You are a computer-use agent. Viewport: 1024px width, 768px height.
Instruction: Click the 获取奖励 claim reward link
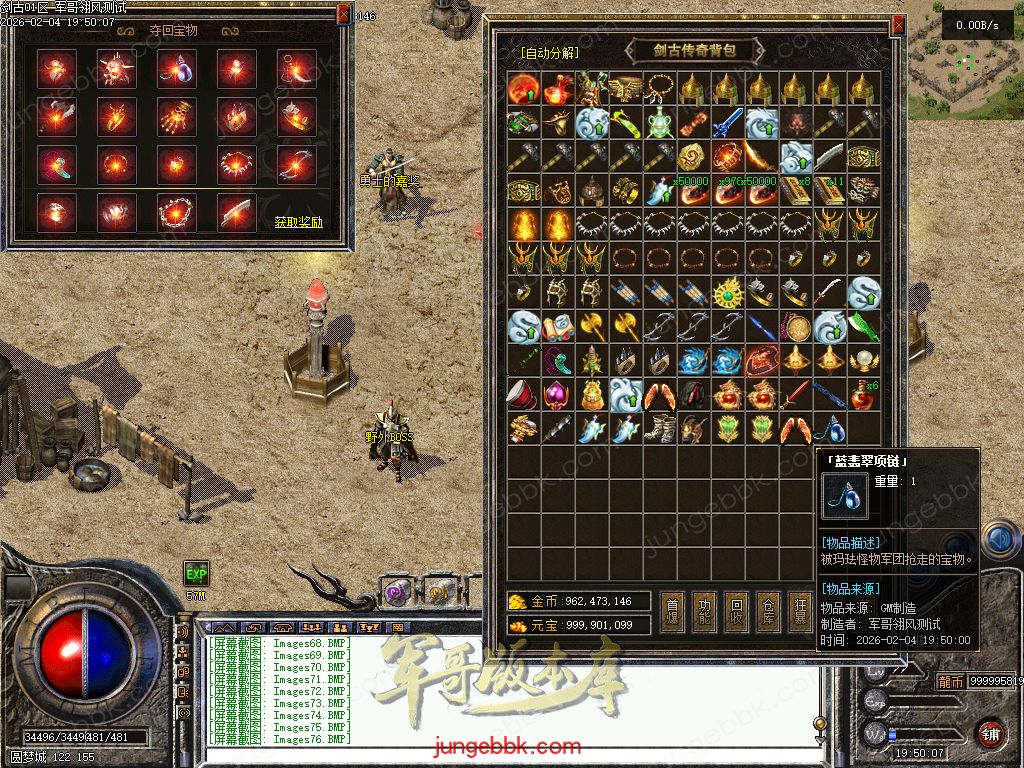299,222
